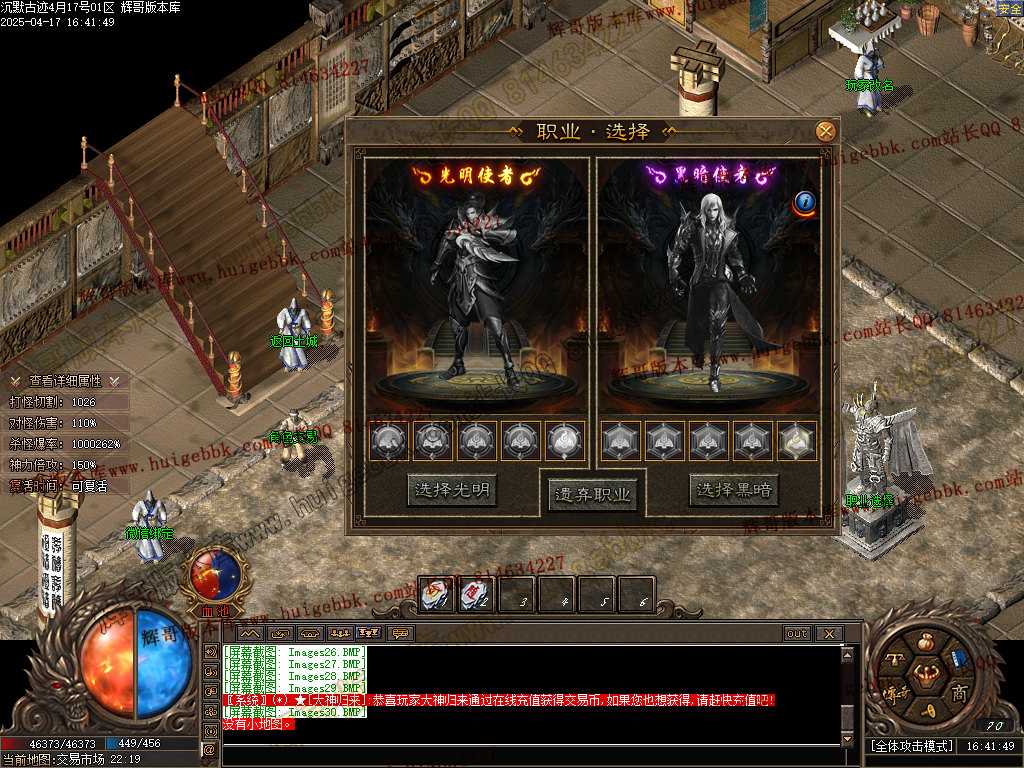This screenshot has width=1024, height=768.
Task: Select the @ chat channel button
Action: click(210, 748)
